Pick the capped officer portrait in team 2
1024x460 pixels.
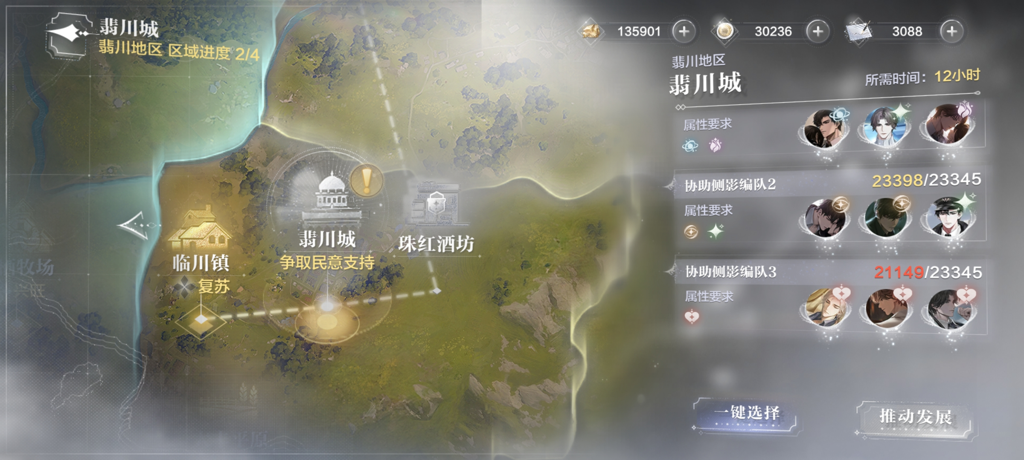[946, 217]
